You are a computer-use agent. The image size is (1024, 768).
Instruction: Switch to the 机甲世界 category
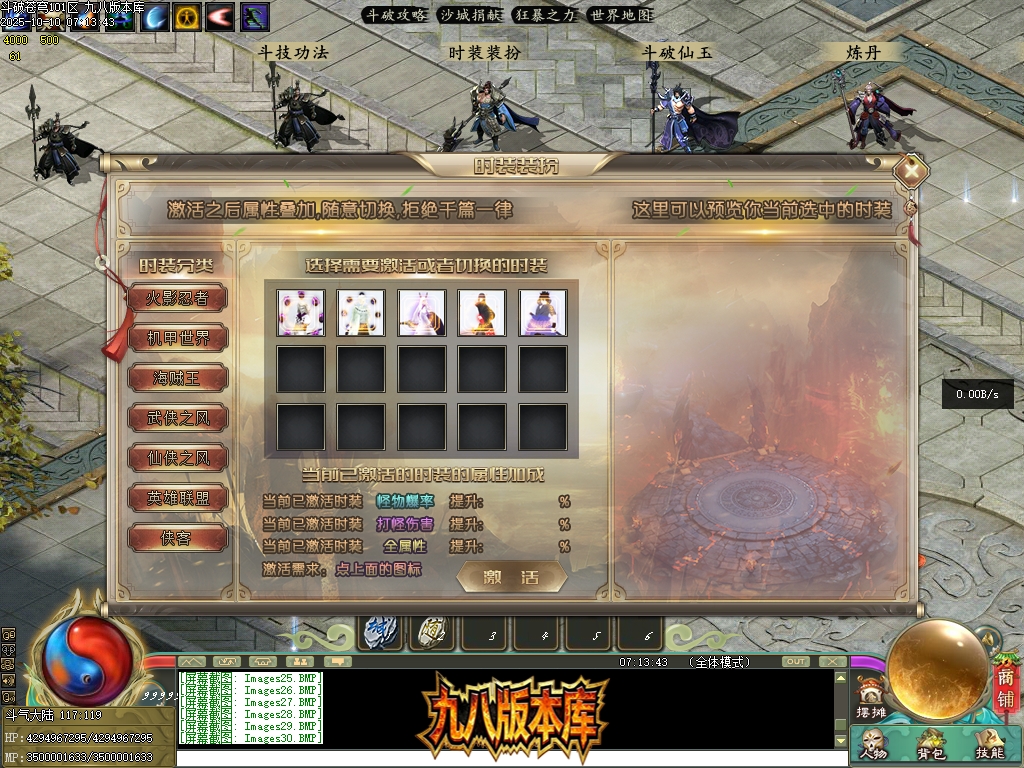[x=178, y=338]
